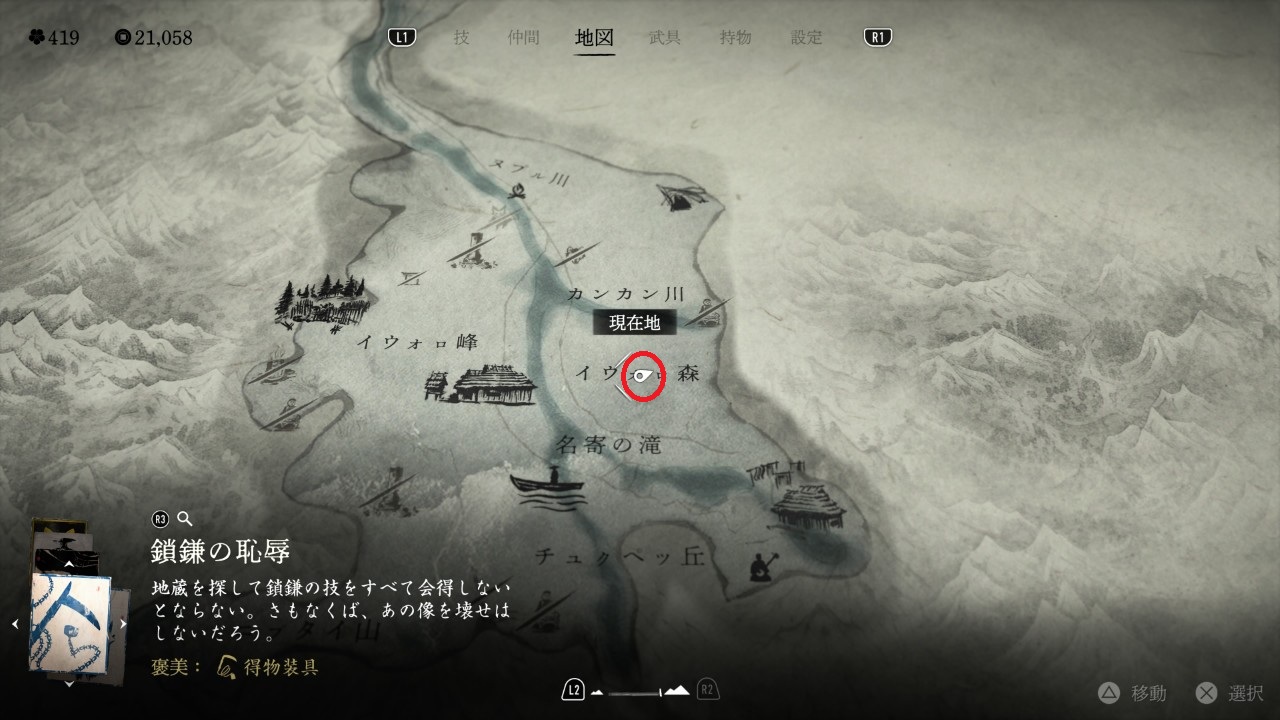Select the 地図 map tab

(x=594, y=38)
